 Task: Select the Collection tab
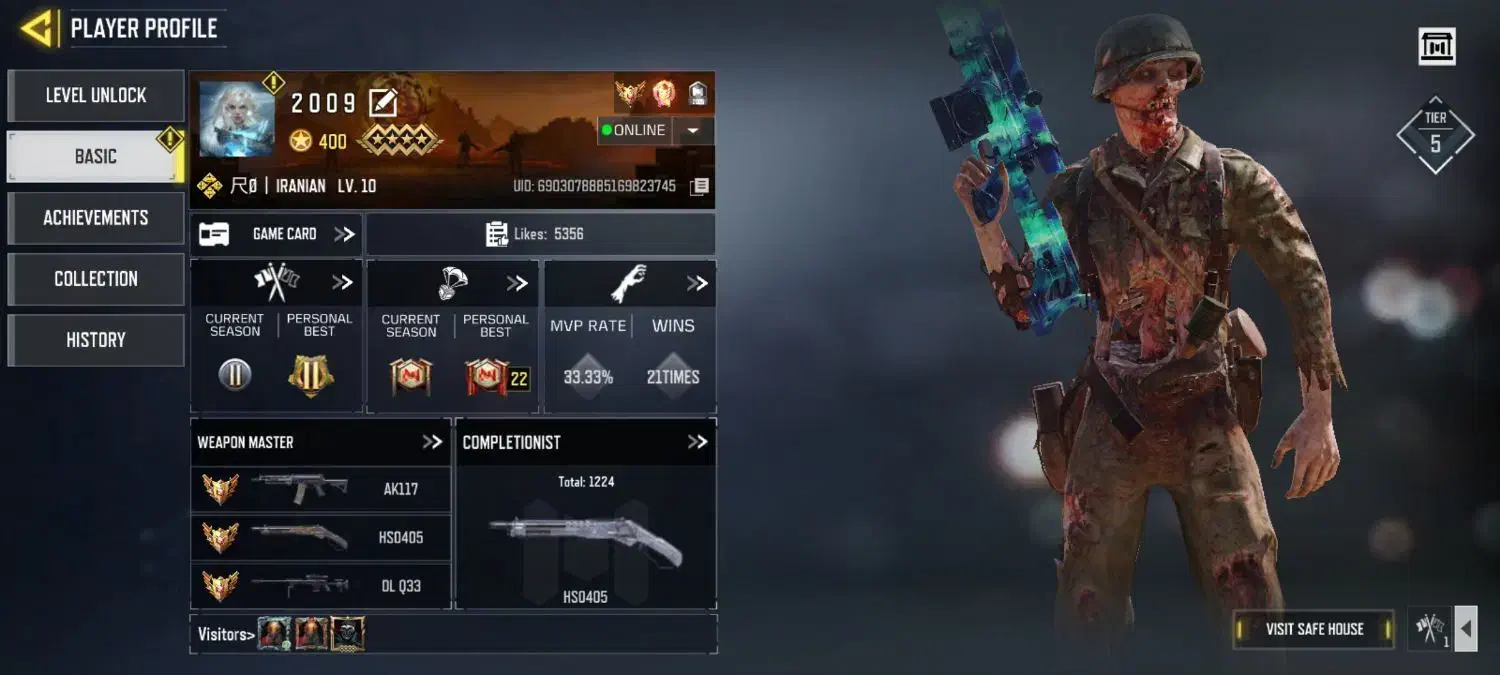96,279
